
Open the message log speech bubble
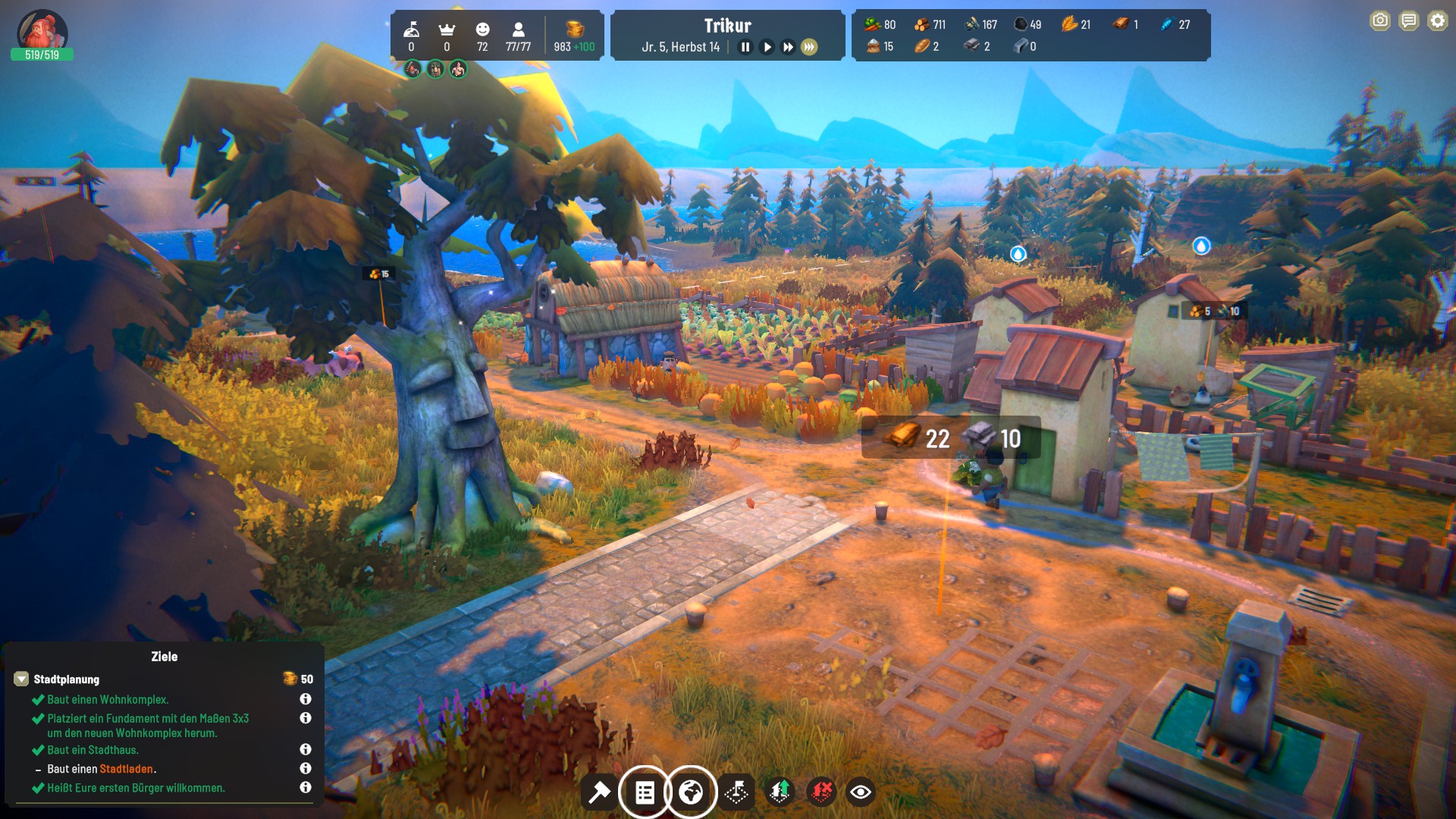coord(1409,20)
